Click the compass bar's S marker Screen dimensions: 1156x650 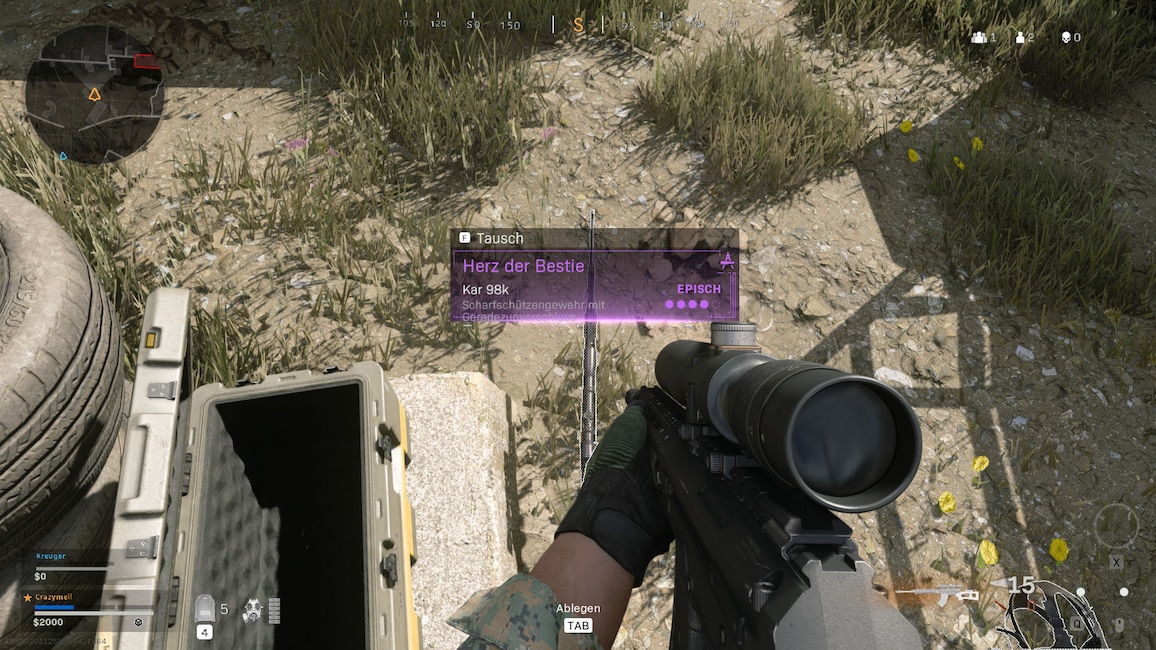[578, 24]
